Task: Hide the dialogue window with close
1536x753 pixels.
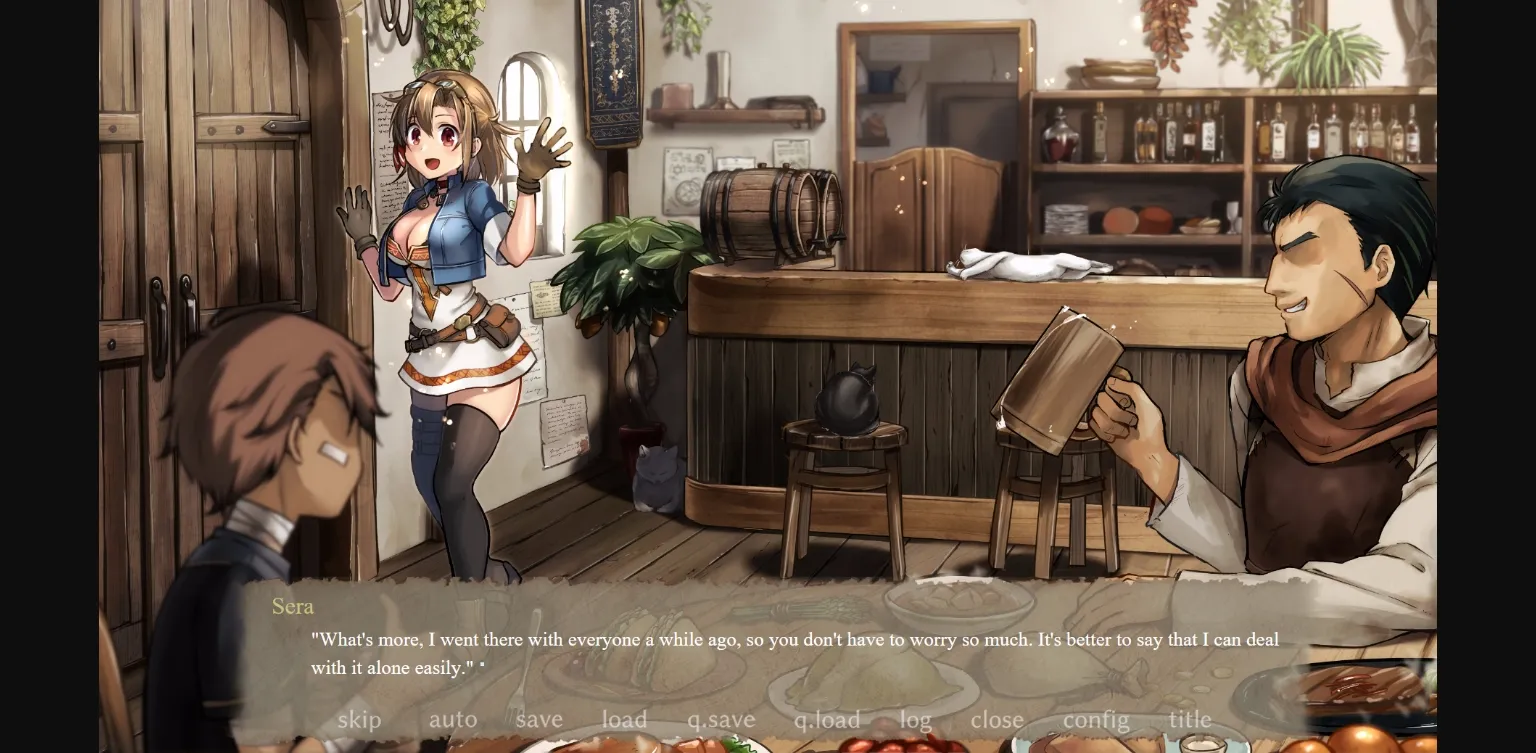Action: coord(996,719)
